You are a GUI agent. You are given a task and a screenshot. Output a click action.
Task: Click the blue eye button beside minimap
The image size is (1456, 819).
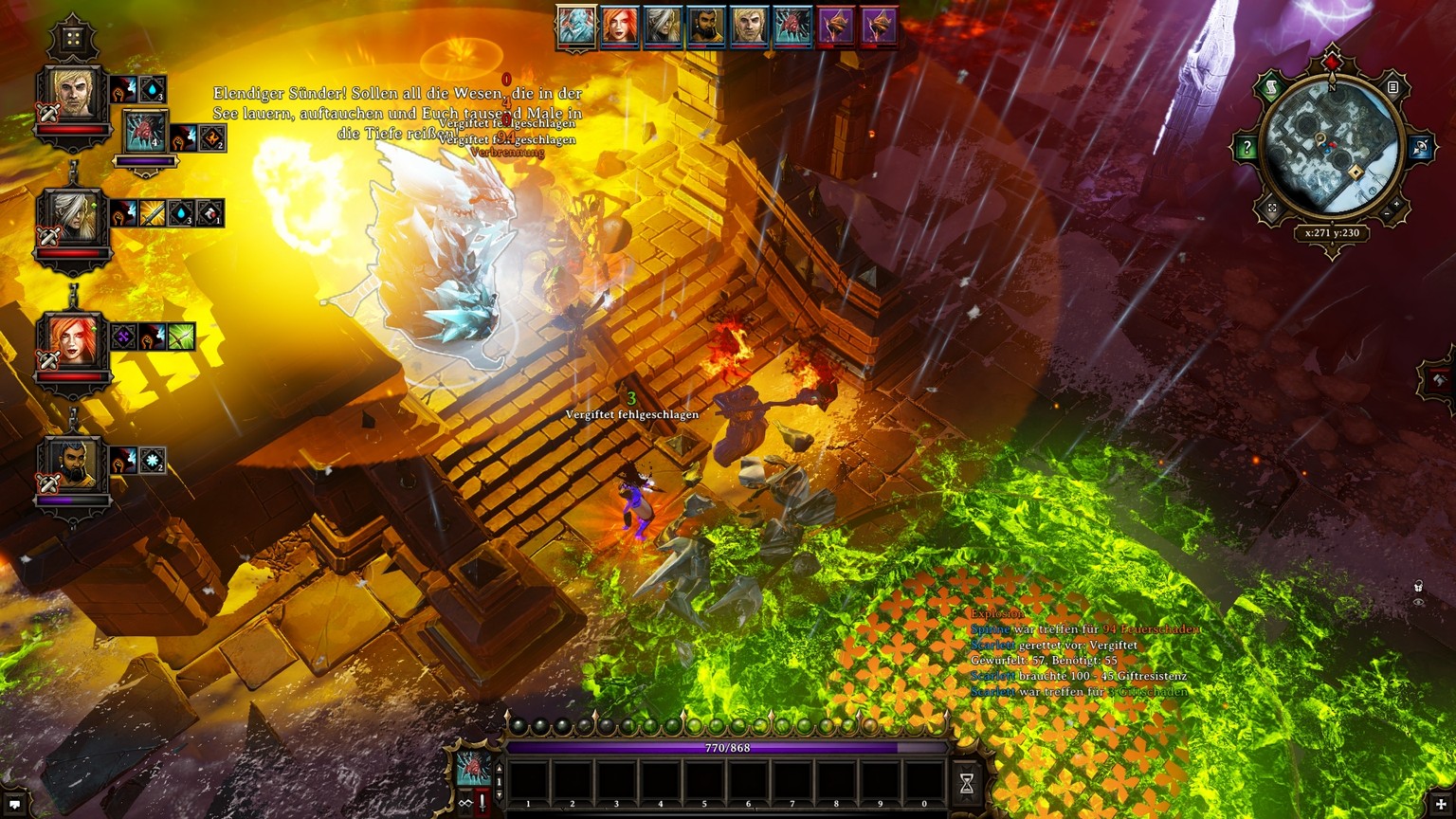1420,148
